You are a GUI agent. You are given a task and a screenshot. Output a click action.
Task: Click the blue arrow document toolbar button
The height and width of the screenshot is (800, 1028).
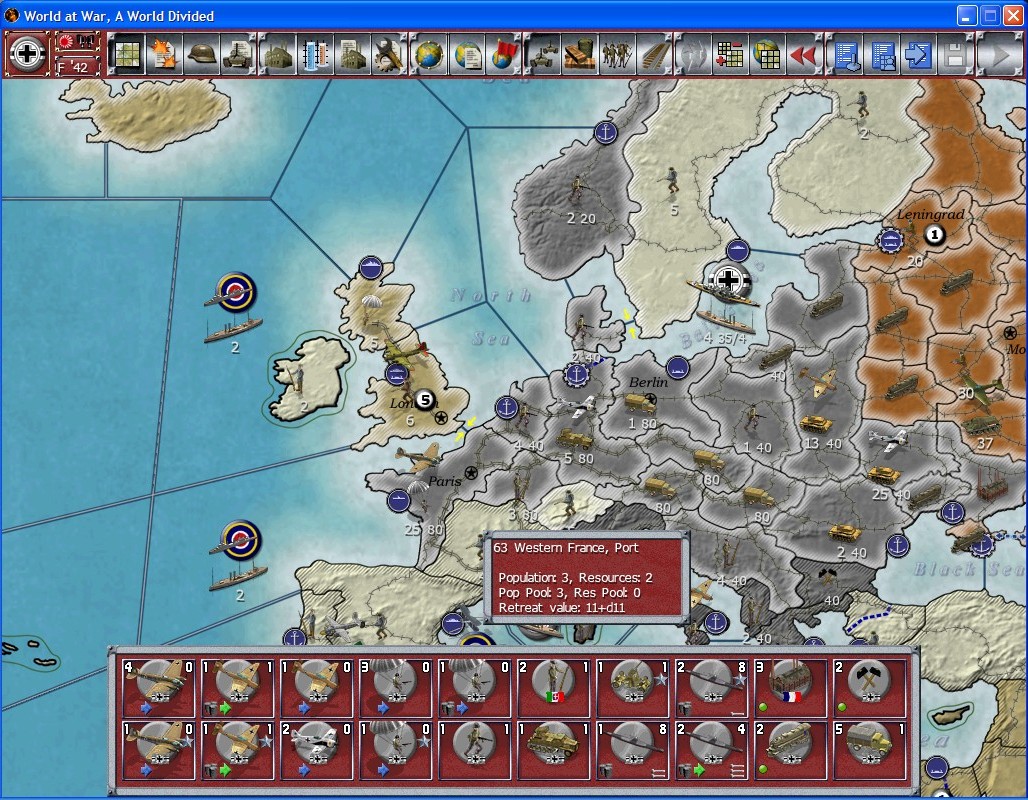pos(917,54)
